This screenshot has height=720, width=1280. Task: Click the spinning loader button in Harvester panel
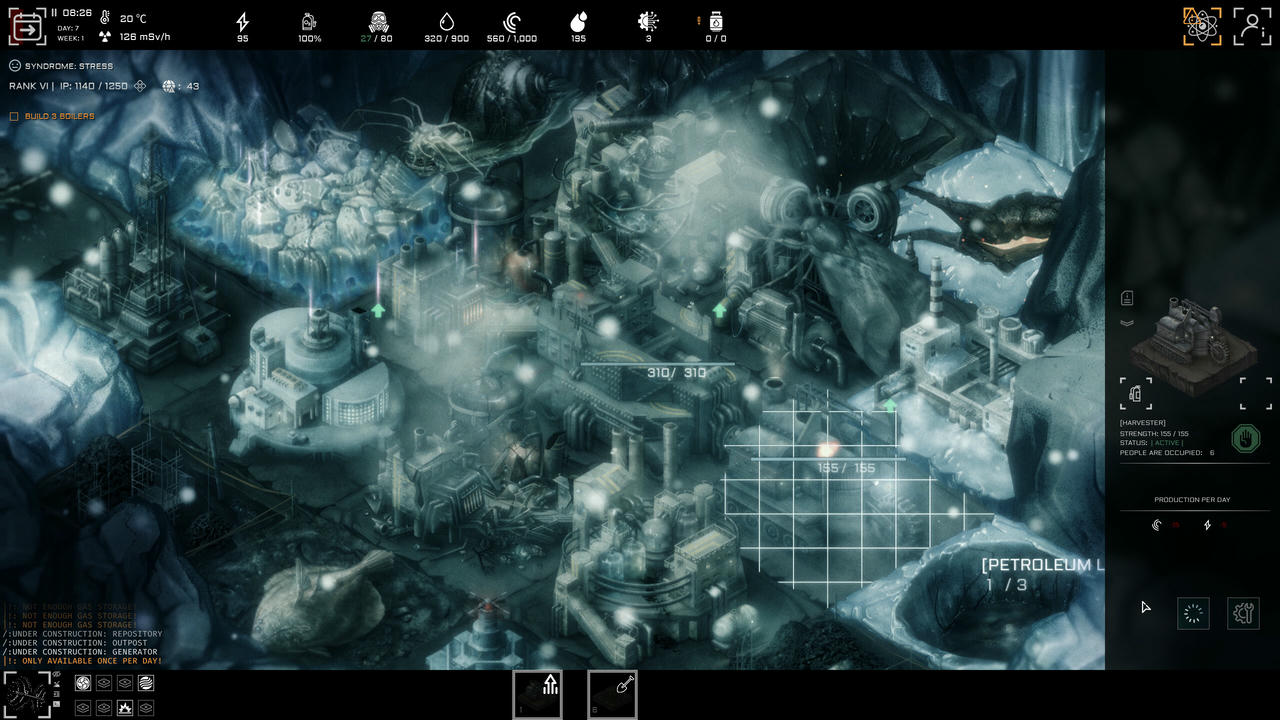(x=1193, y=613)
